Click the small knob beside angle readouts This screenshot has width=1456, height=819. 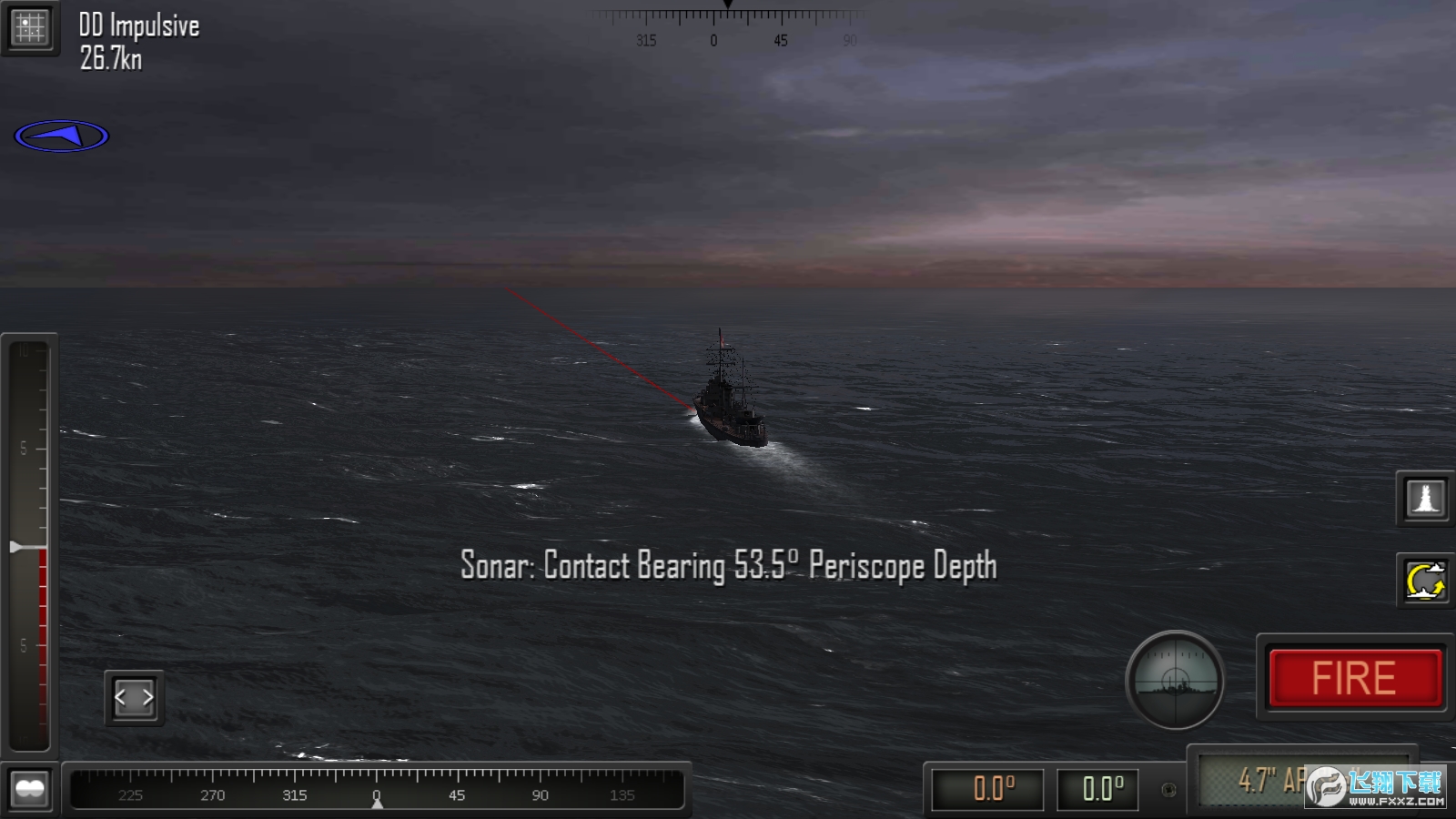pos(1168,791)
